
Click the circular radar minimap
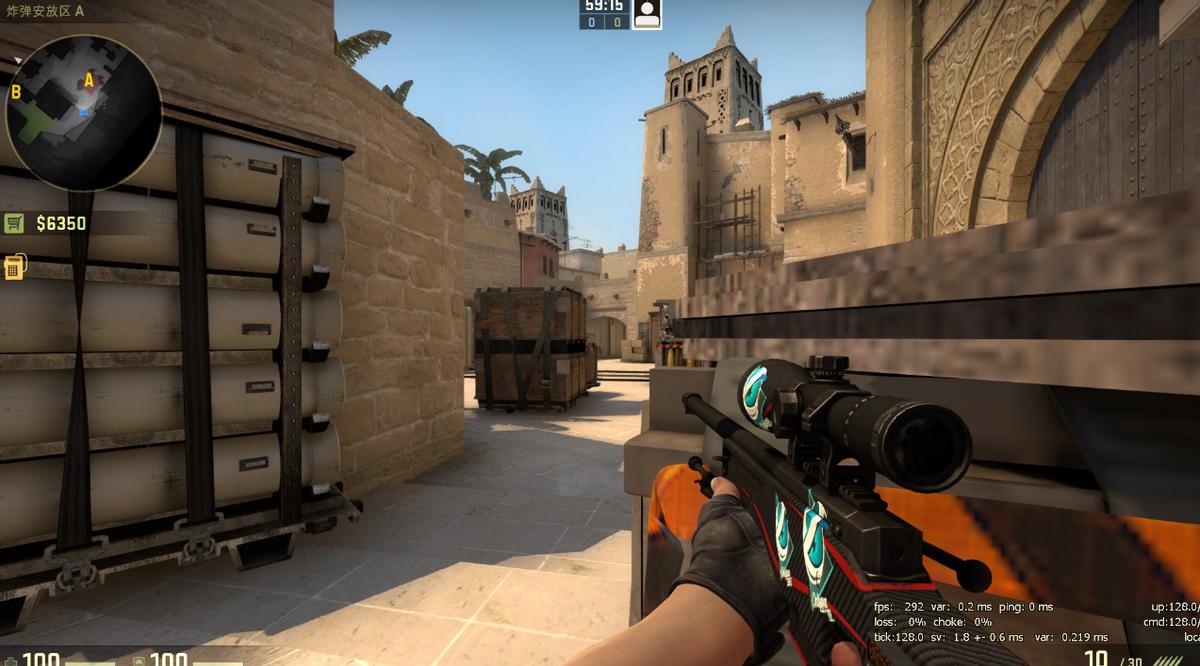tap(83, 112)
